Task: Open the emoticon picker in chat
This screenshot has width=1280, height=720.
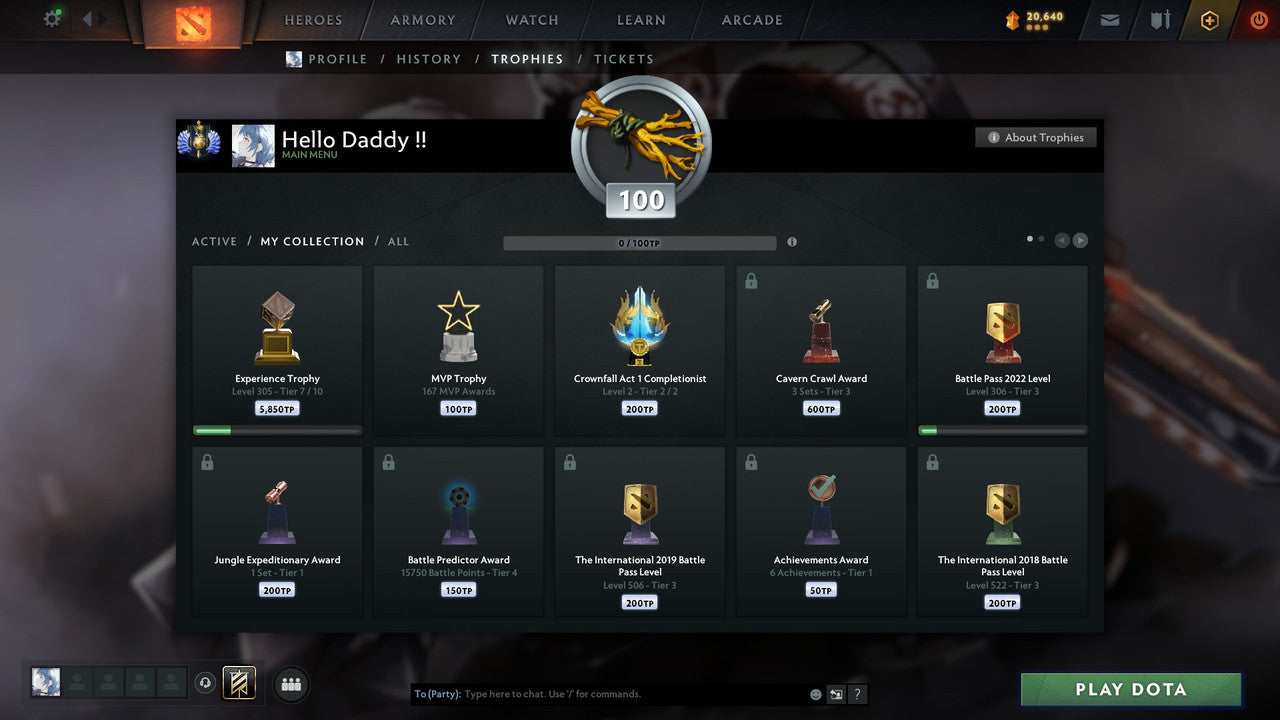Action: click(815, 693)
